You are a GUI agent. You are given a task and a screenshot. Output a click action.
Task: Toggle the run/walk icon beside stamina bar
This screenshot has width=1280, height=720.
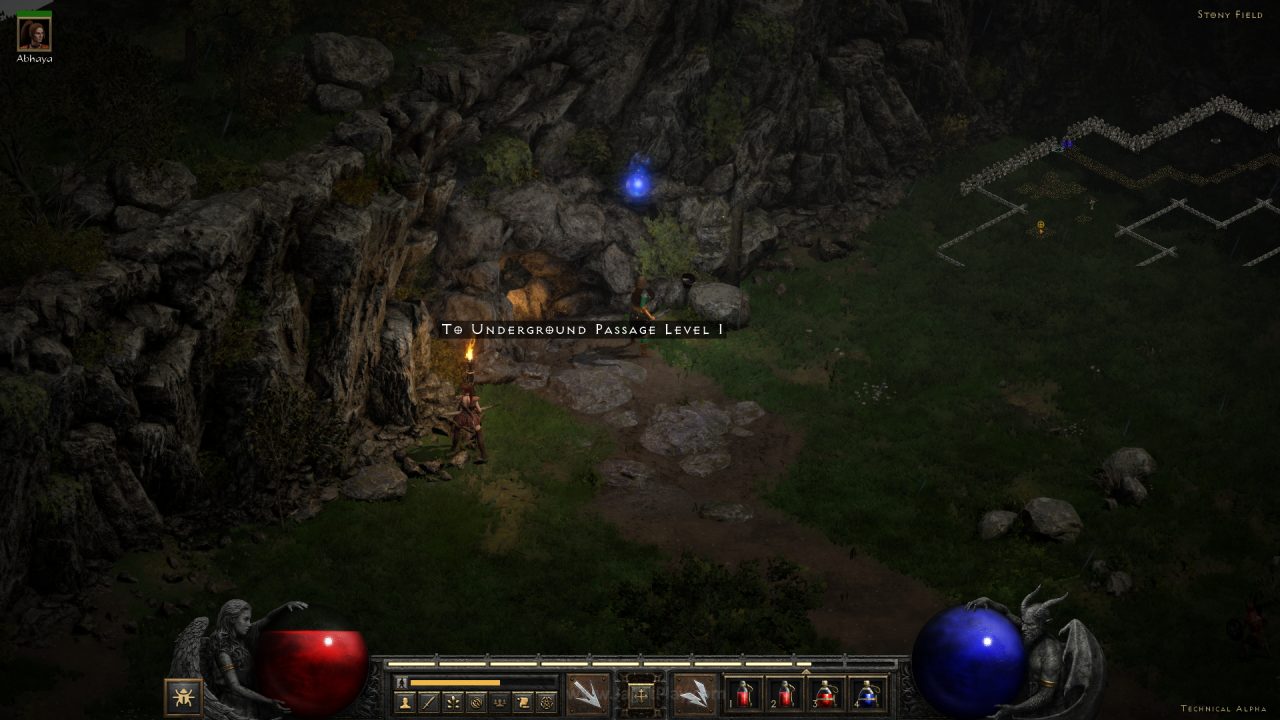pyautogui.click(x=401, y=682)
